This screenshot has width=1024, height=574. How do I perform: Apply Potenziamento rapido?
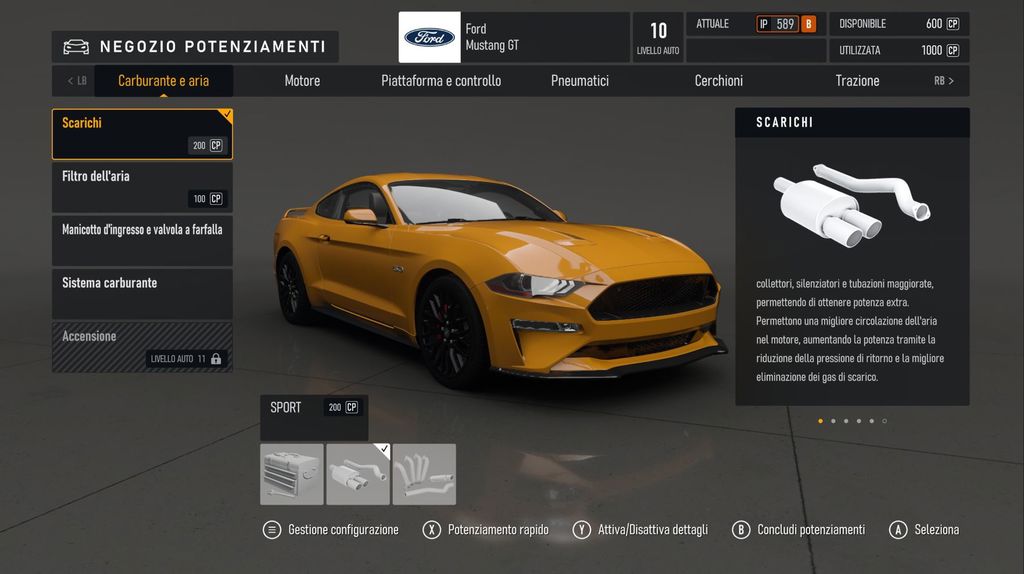[x=487, y=530]
